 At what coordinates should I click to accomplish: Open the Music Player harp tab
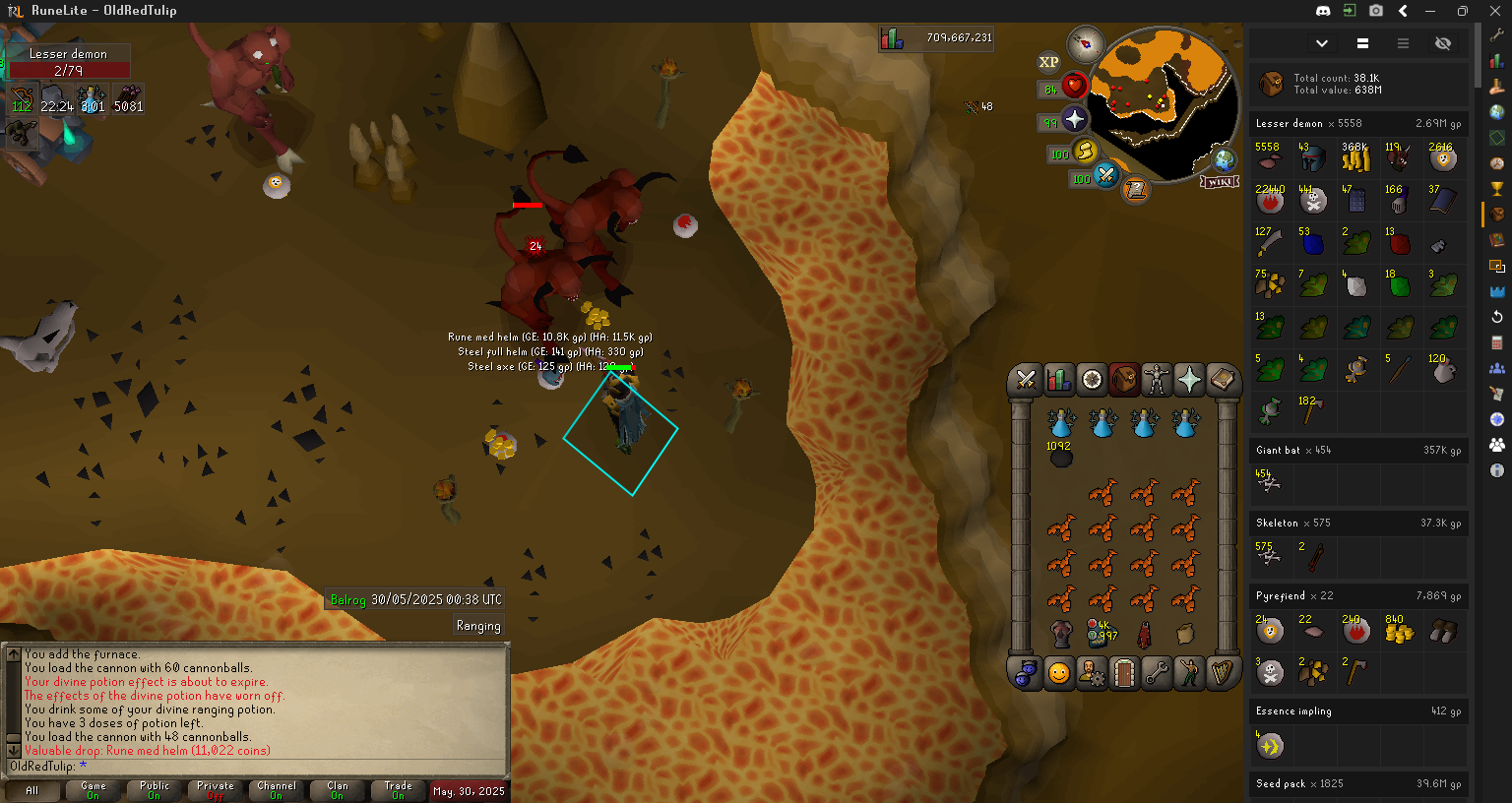[1222, 673]
